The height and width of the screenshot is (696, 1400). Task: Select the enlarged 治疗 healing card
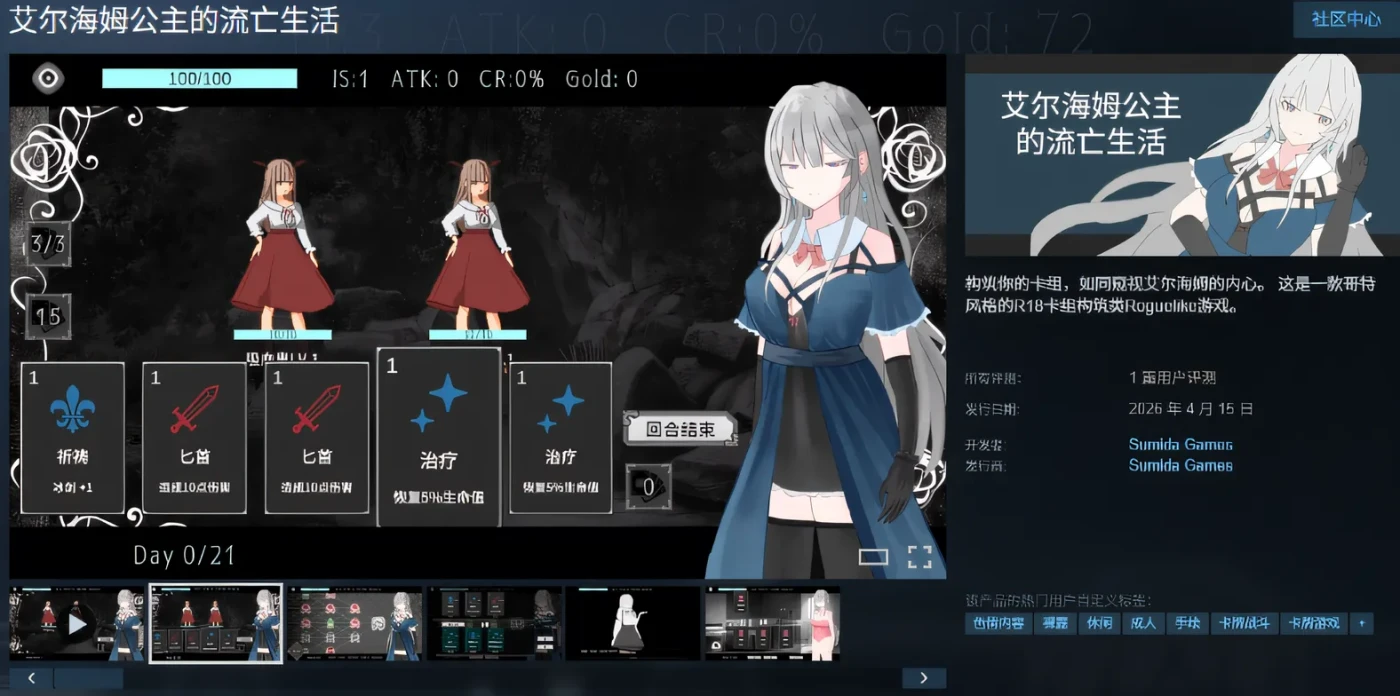click(x=438, y=436)
